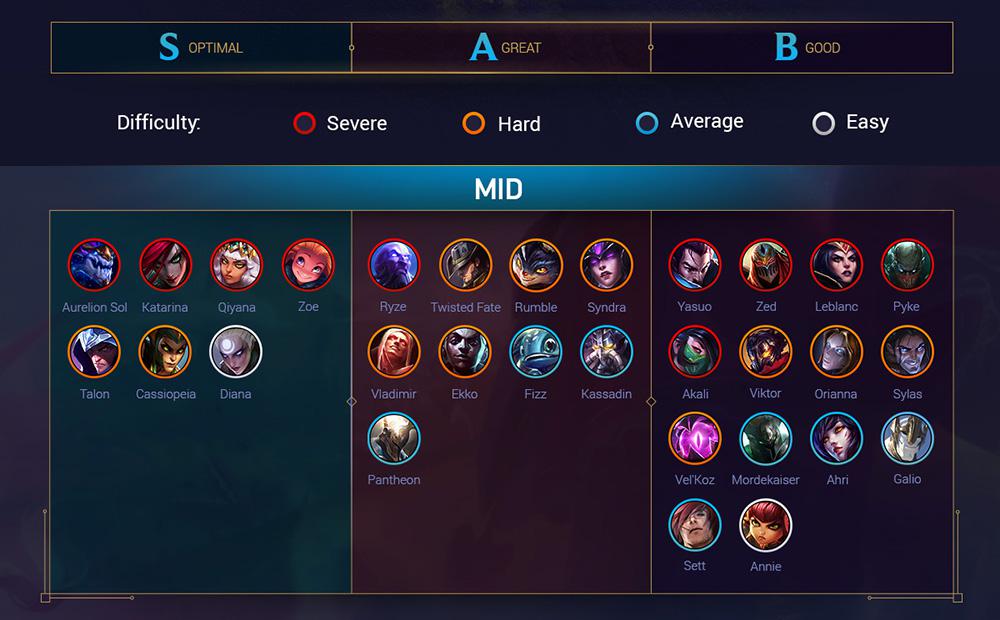Choose the Fizz champion icon

tap(536, 352)
